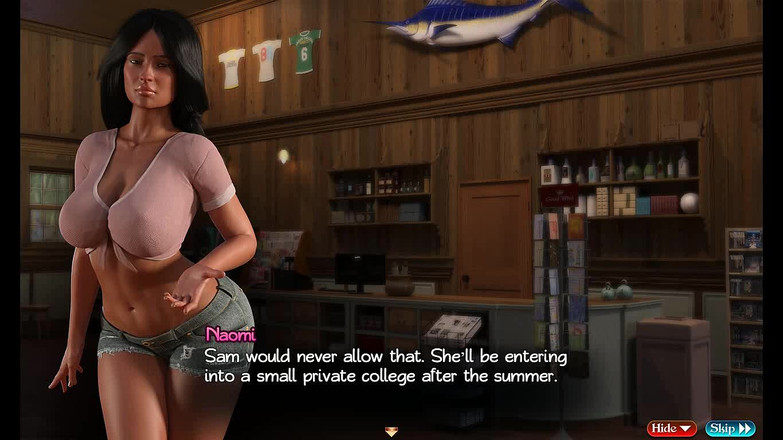
Task: Skip ahead through the dialogue
Action: tap(729, 428)
